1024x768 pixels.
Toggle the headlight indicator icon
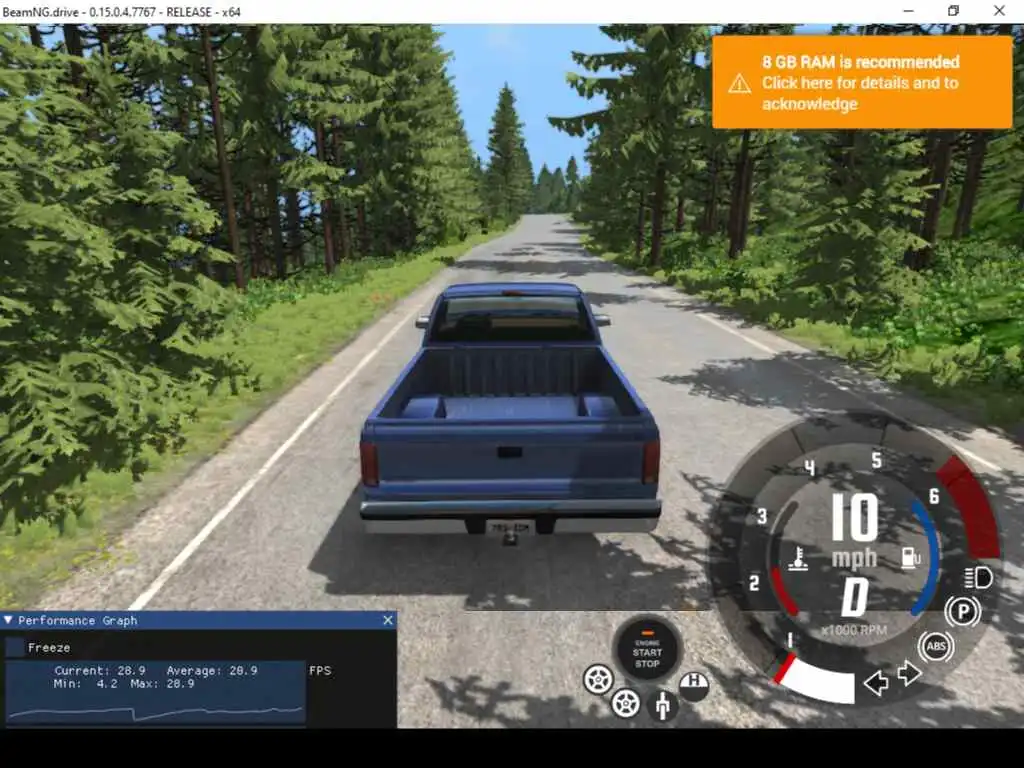(x=977, y=577)
